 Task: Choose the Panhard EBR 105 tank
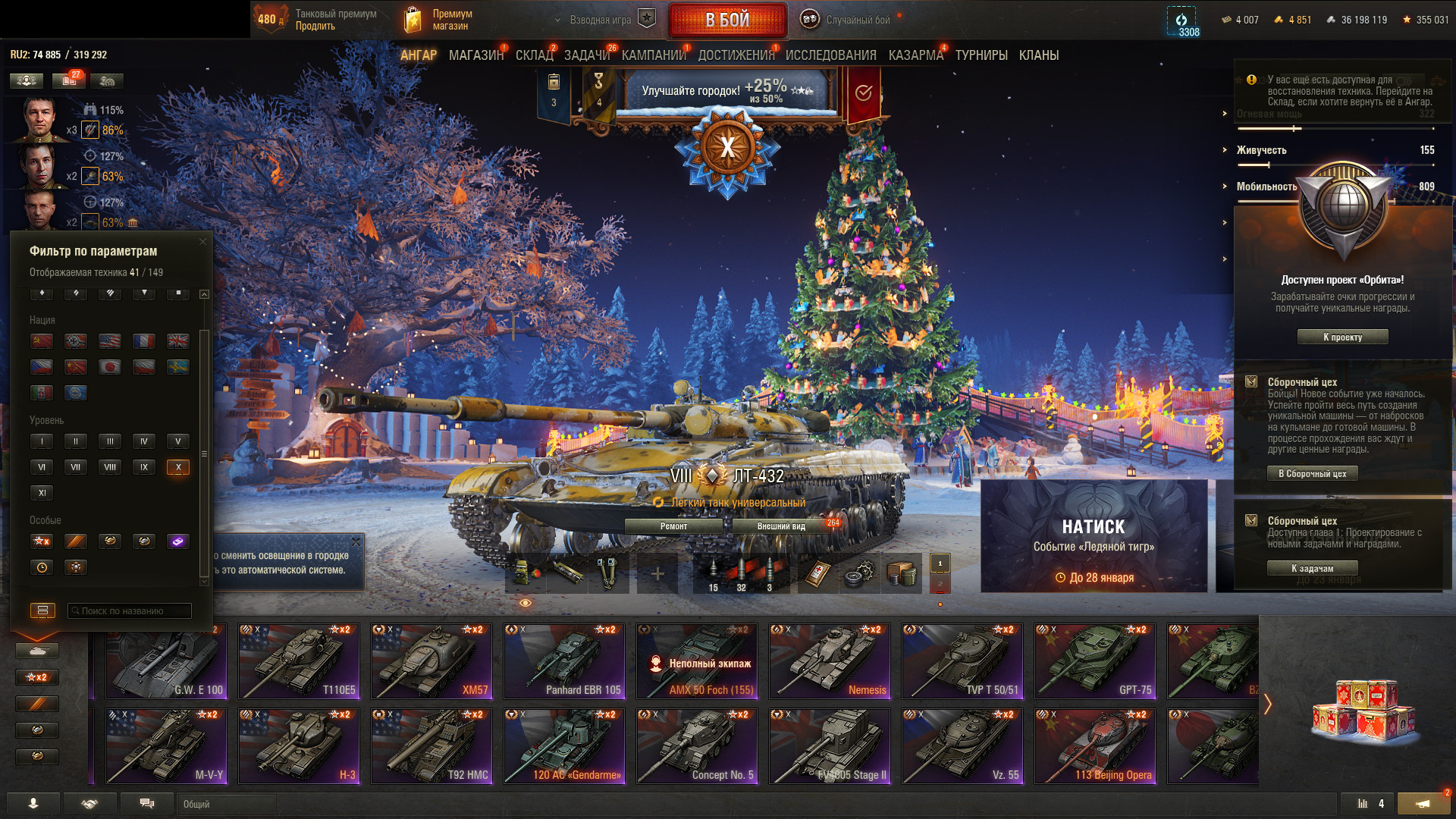pos(564,661)
